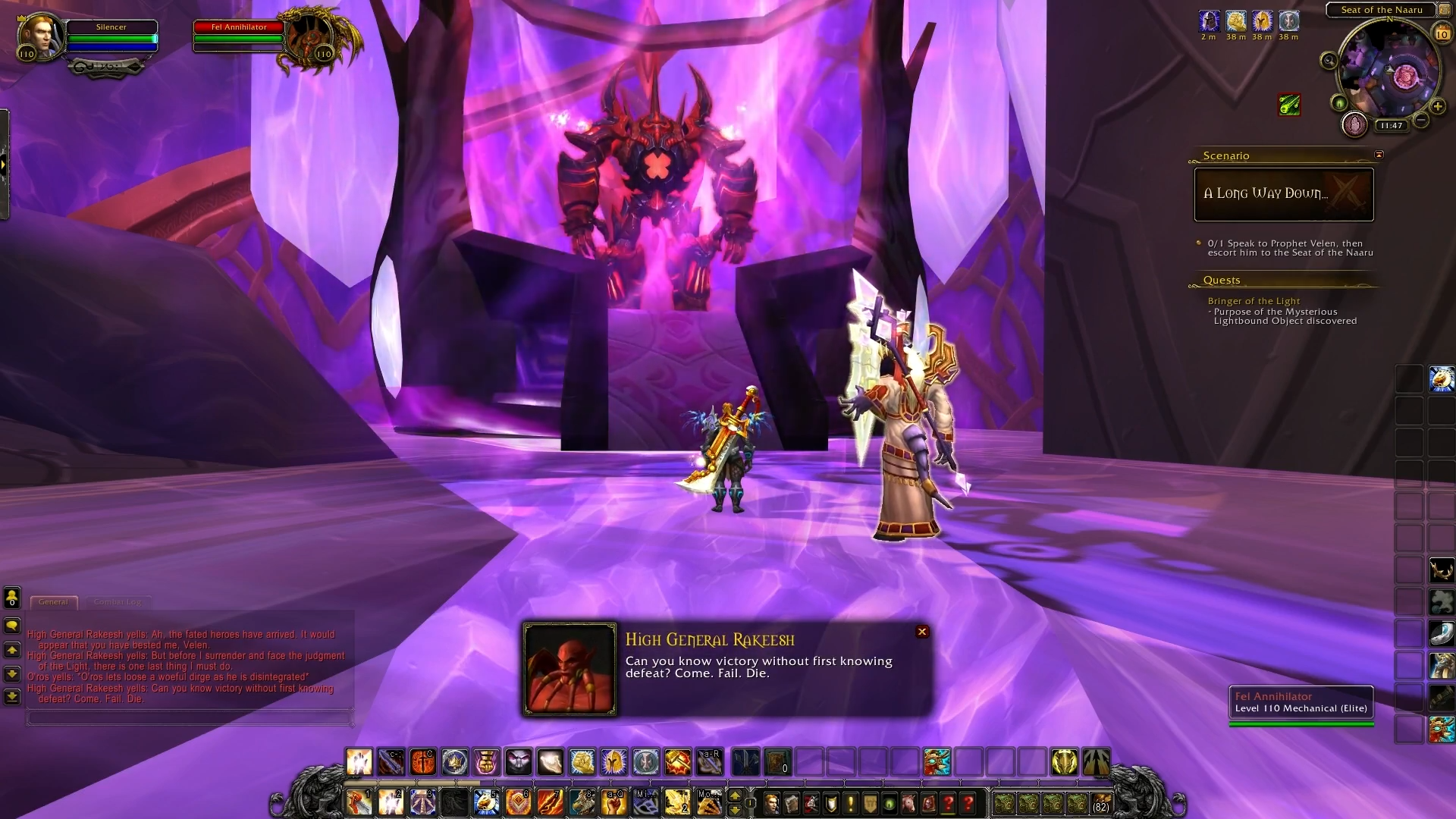1456x819 pixels.
Task: Click the Silencer player portrait
Action: [39, 36]
